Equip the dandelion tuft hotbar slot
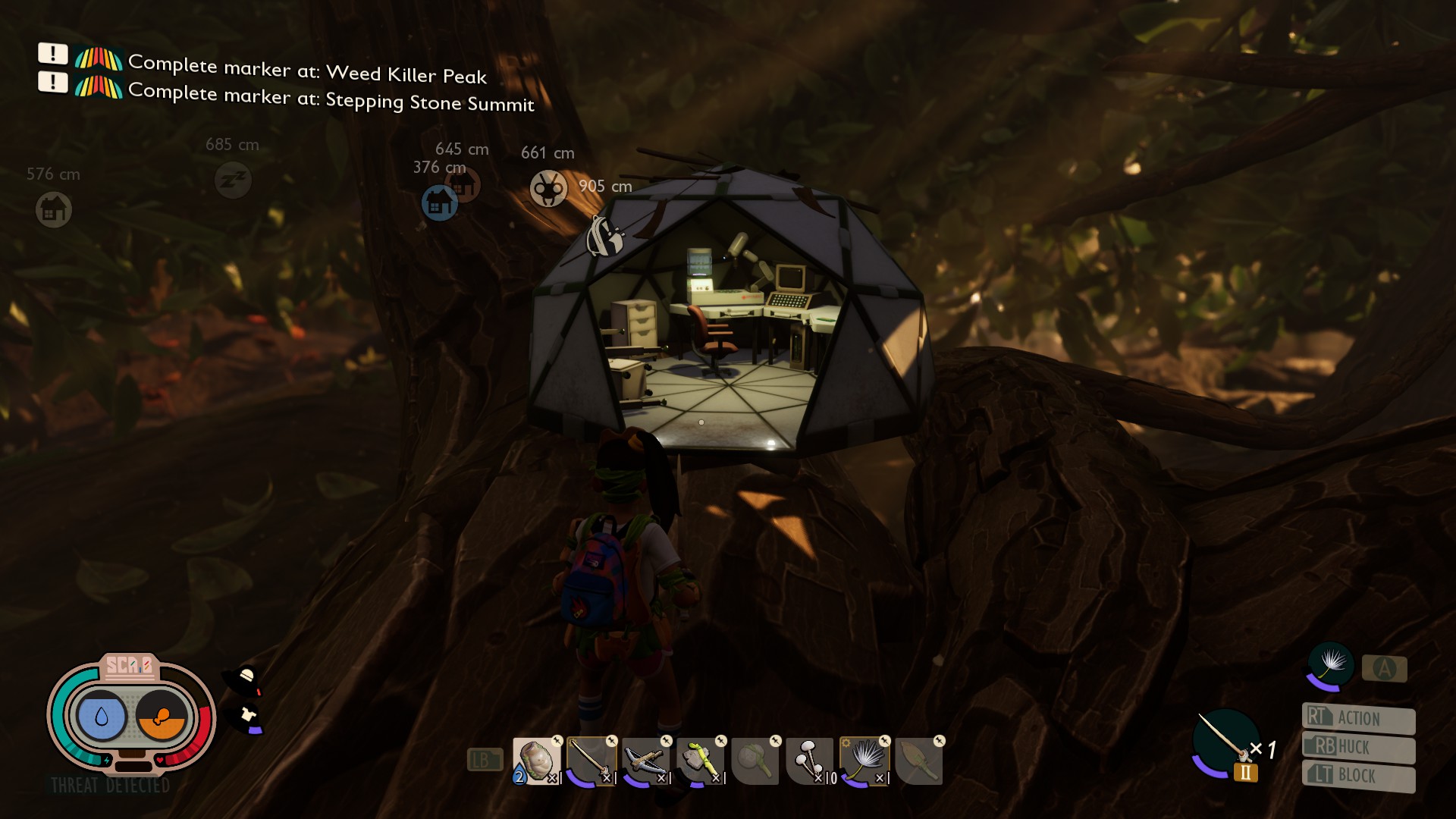Viewport: 1456px width, 819px height. click(864, 761)
